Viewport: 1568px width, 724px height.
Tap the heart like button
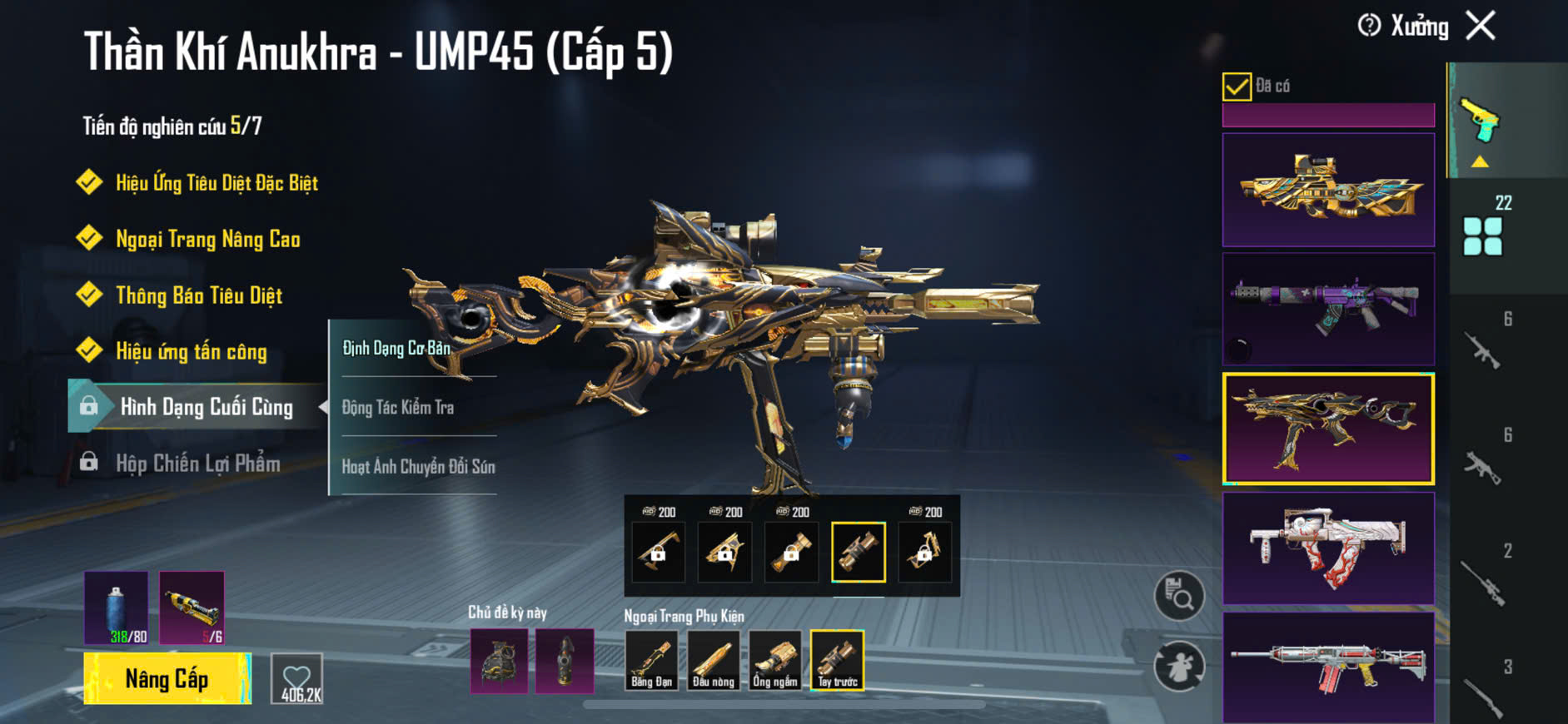coord(297,679)
